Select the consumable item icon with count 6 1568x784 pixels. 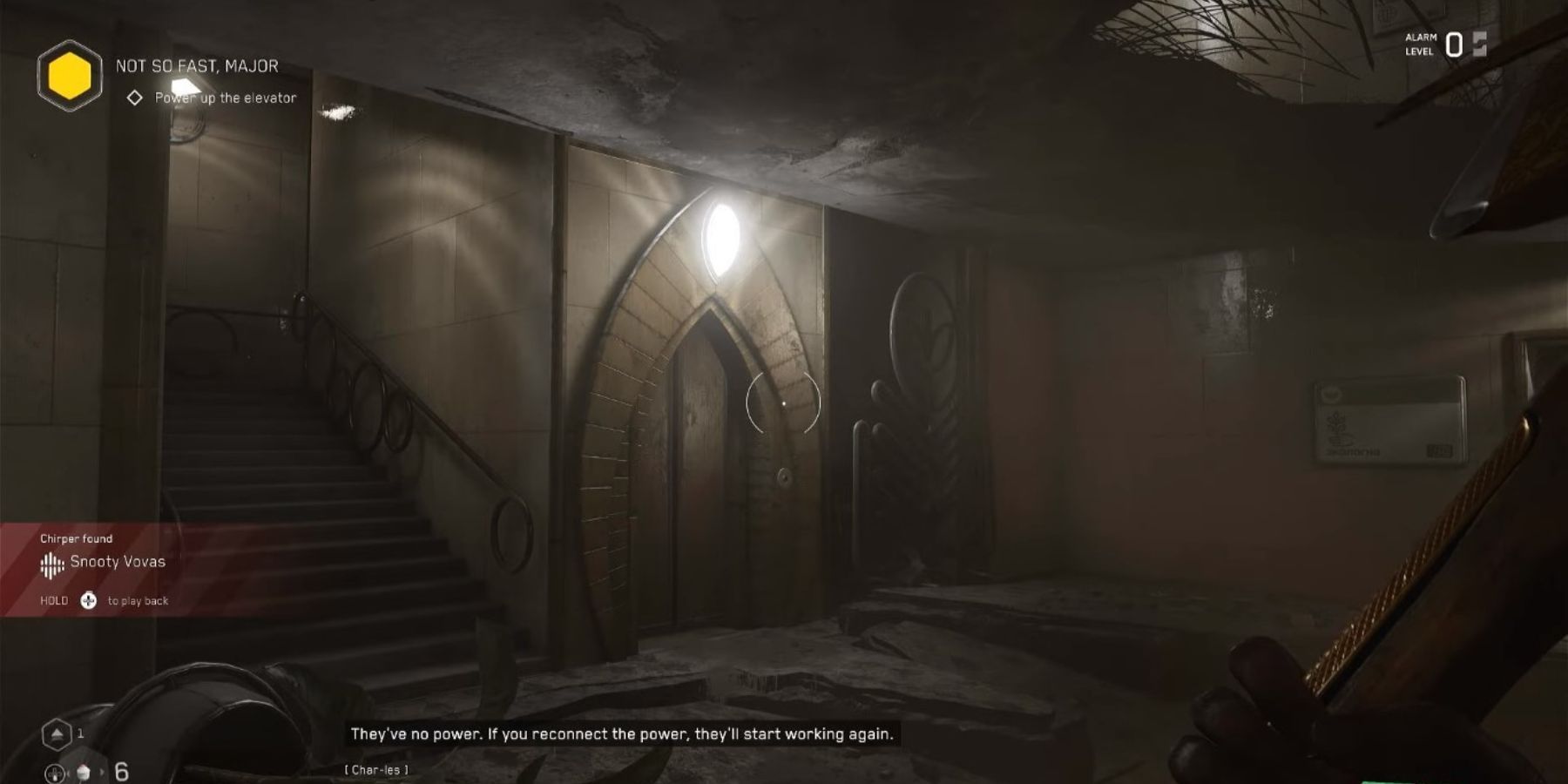tap(84, 773)
